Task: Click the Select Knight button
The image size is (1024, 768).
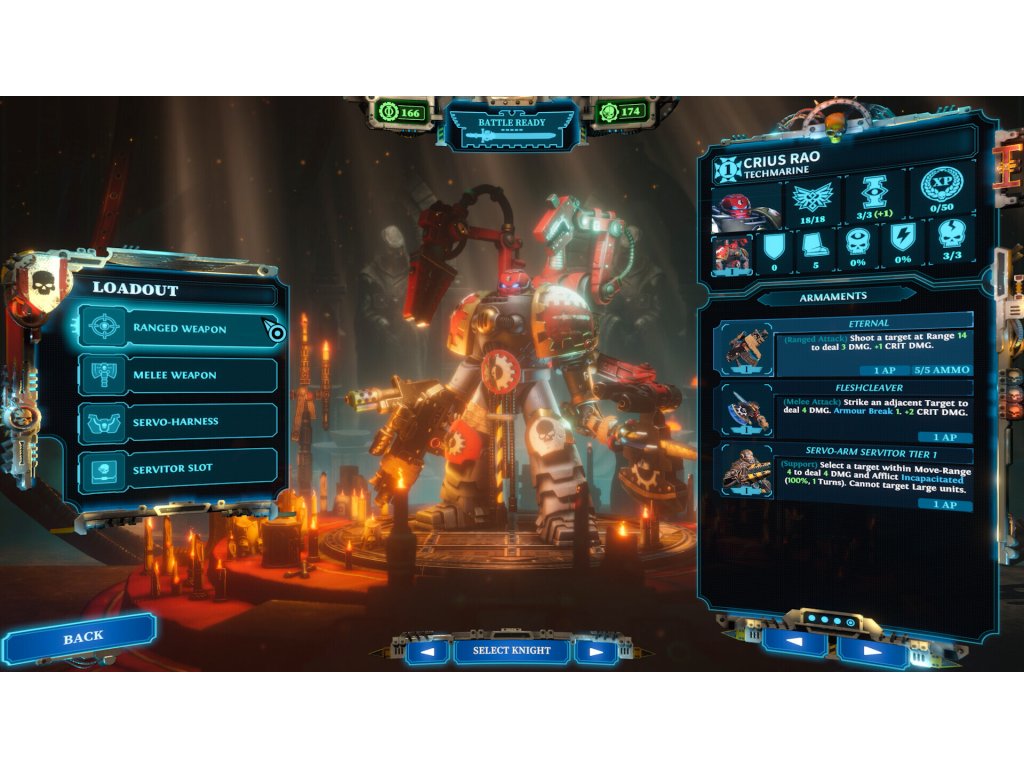Action: [511, 651]
